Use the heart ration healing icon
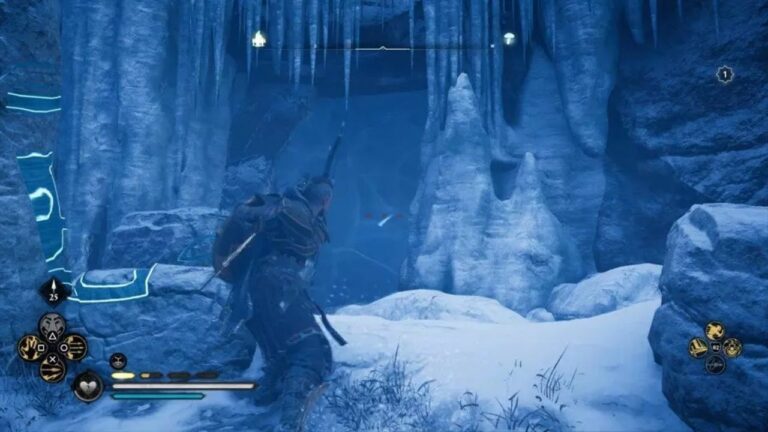 click(87, 385)
